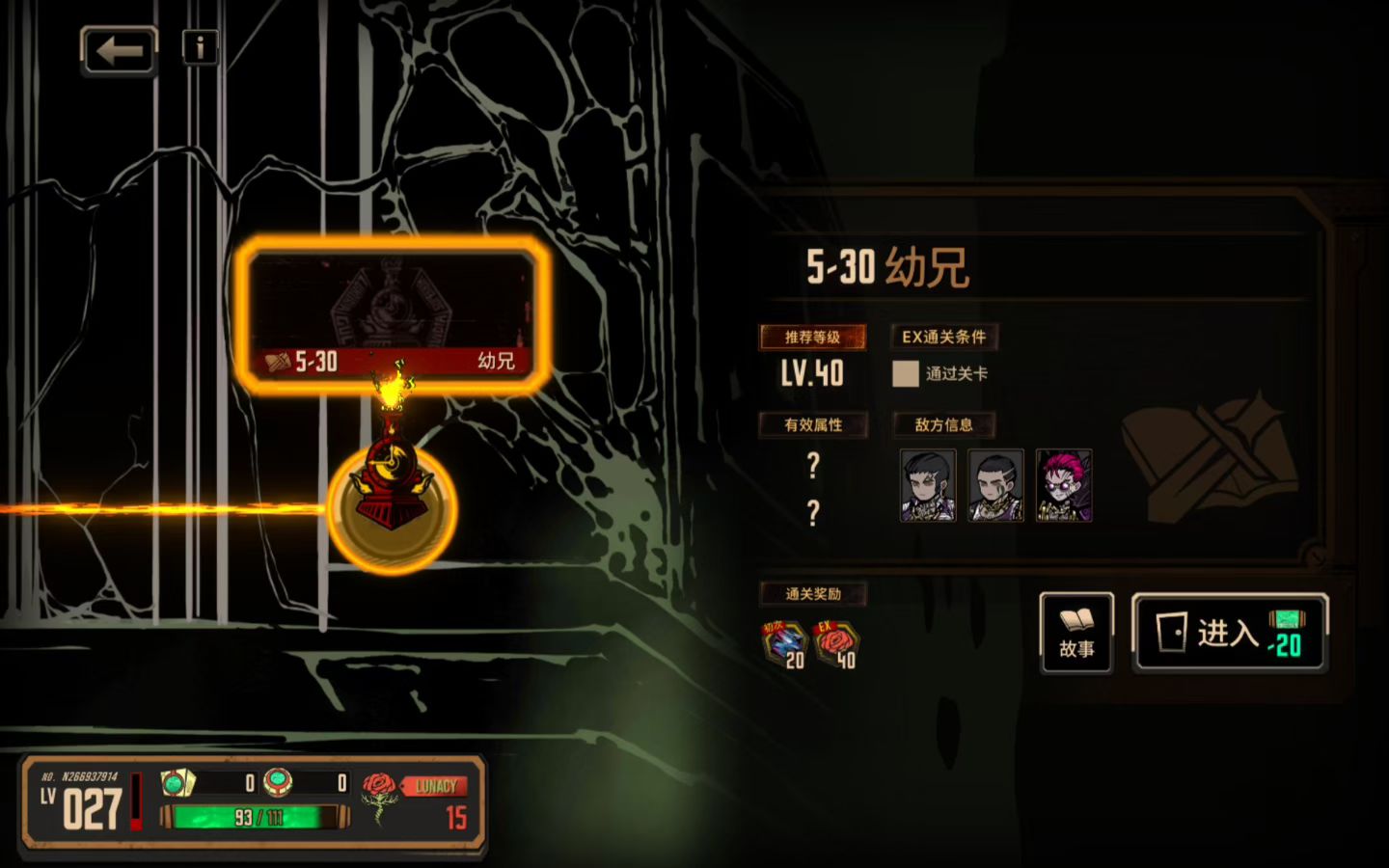The height and width of the screenshot is (868, 1389).
Task: Click the 推荐等级 recommended level label
Action: click(812, 338)
